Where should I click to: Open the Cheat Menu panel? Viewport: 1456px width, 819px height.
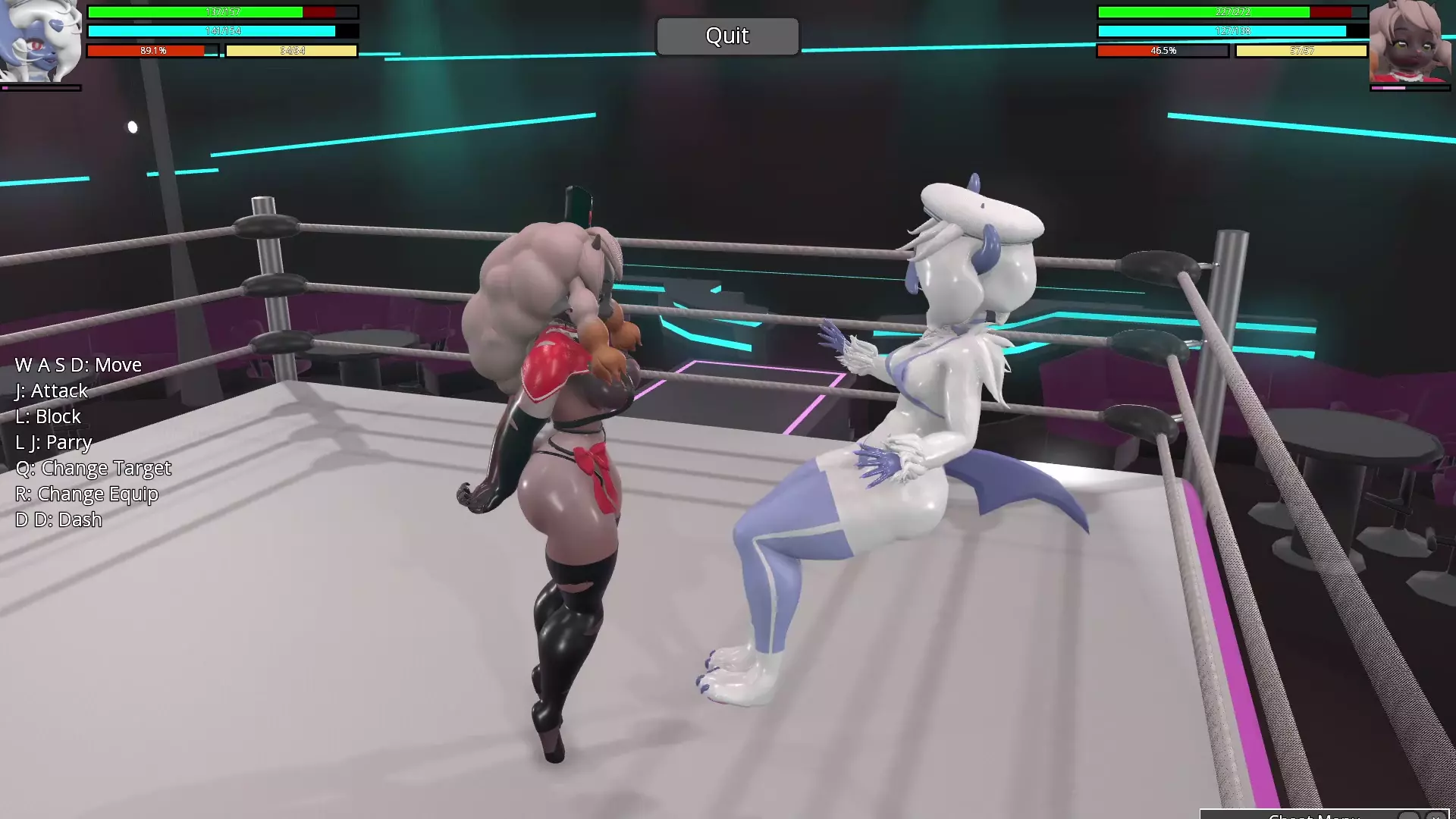point(1313,816)
